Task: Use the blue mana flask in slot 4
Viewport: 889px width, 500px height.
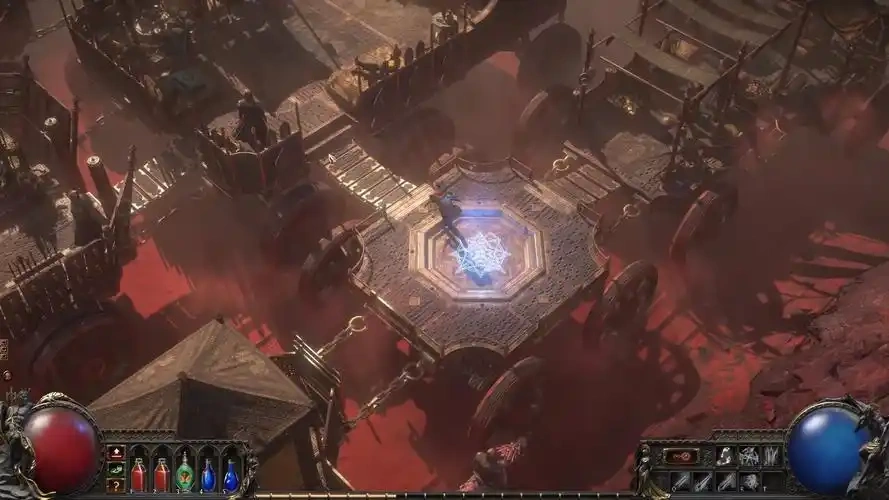Action: tap(208, 475)
